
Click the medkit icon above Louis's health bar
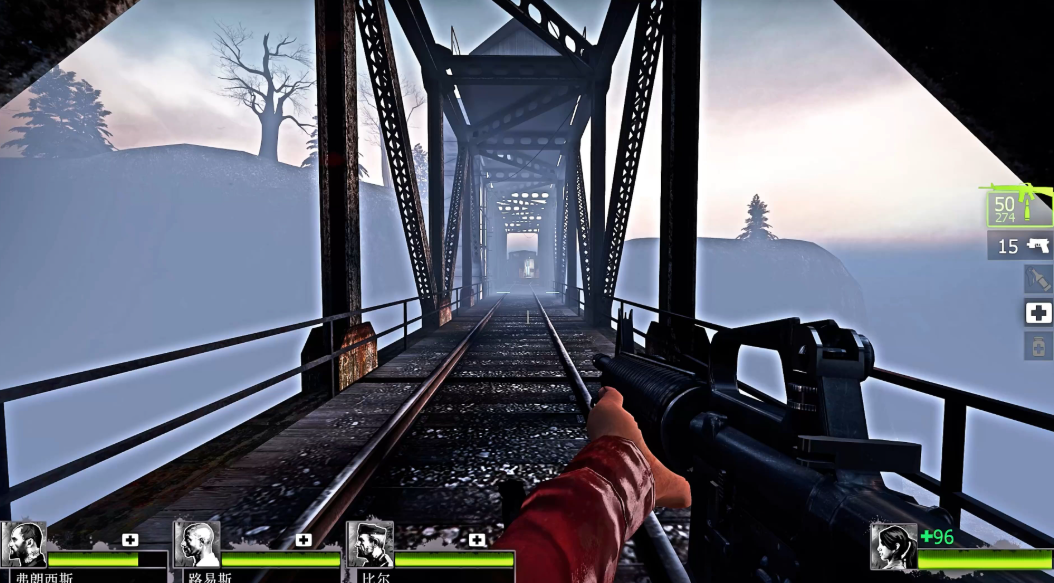click(303, 540)
